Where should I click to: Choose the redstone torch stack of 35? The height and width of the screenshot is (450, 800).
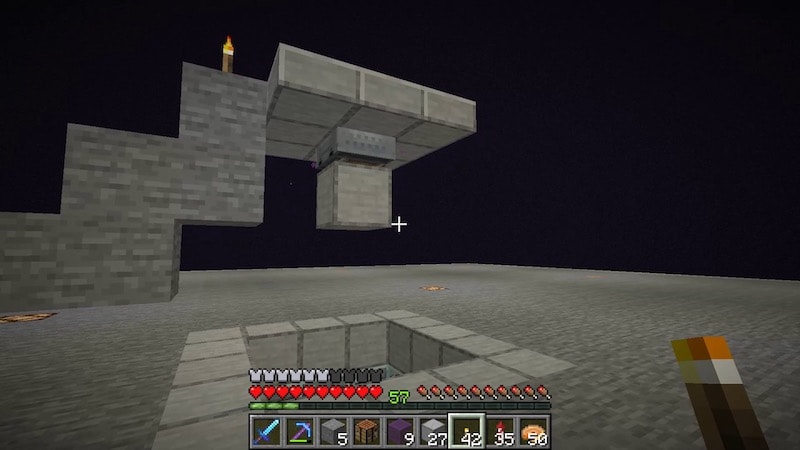pyautogui.click(x=502, y=431)
